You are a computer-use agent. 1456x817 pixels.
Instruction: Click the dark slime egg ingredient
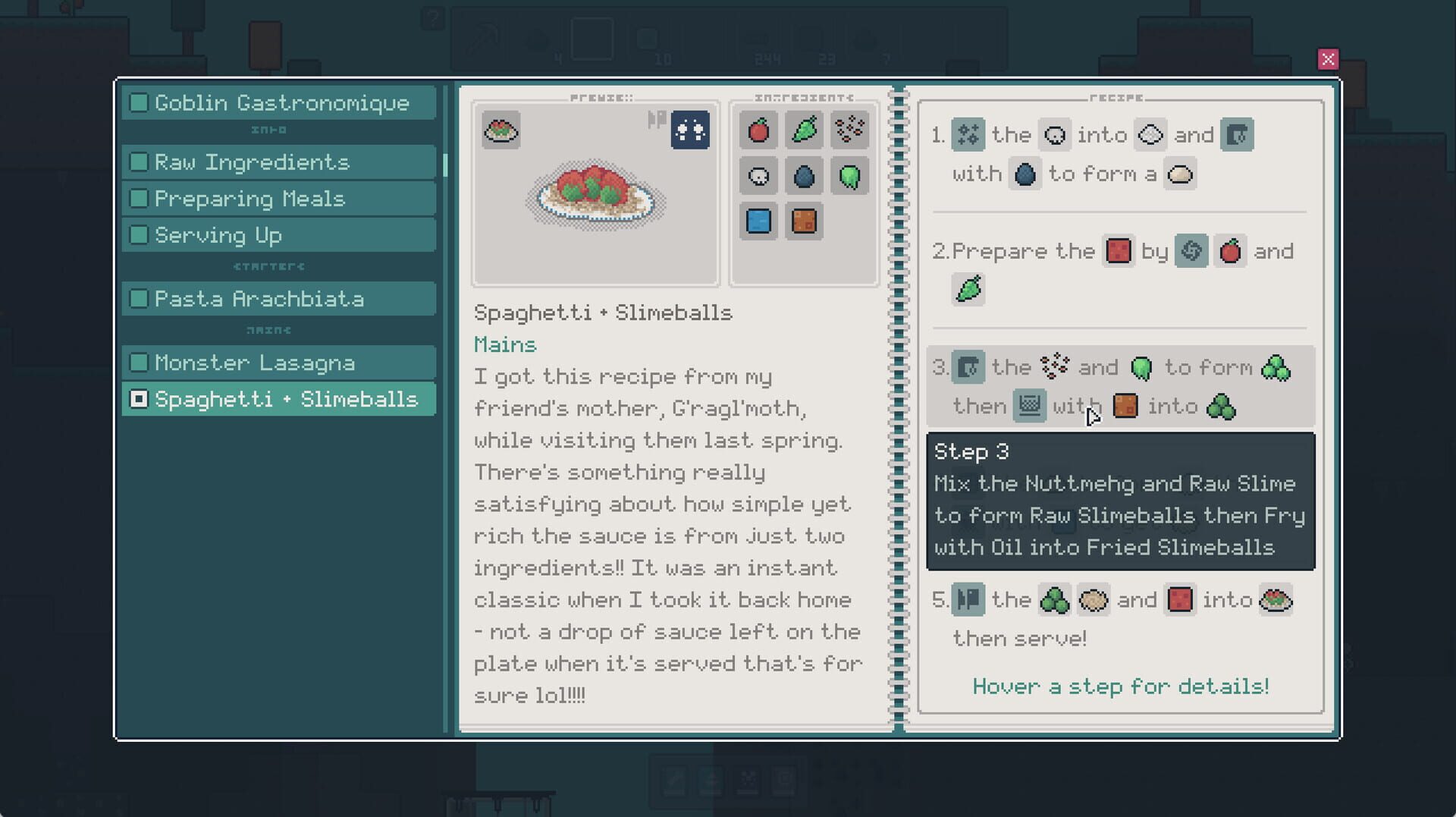[804, 175]
